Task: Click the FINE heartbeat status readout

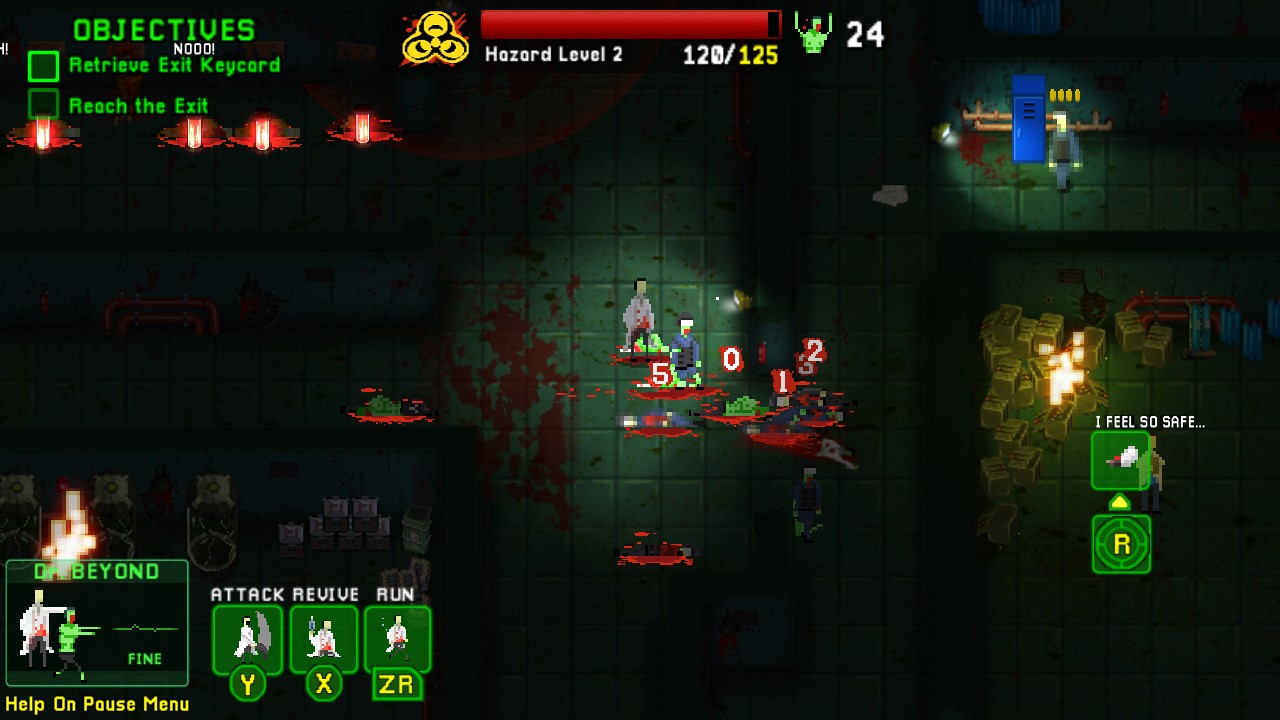Action: [x=147, y=659]
